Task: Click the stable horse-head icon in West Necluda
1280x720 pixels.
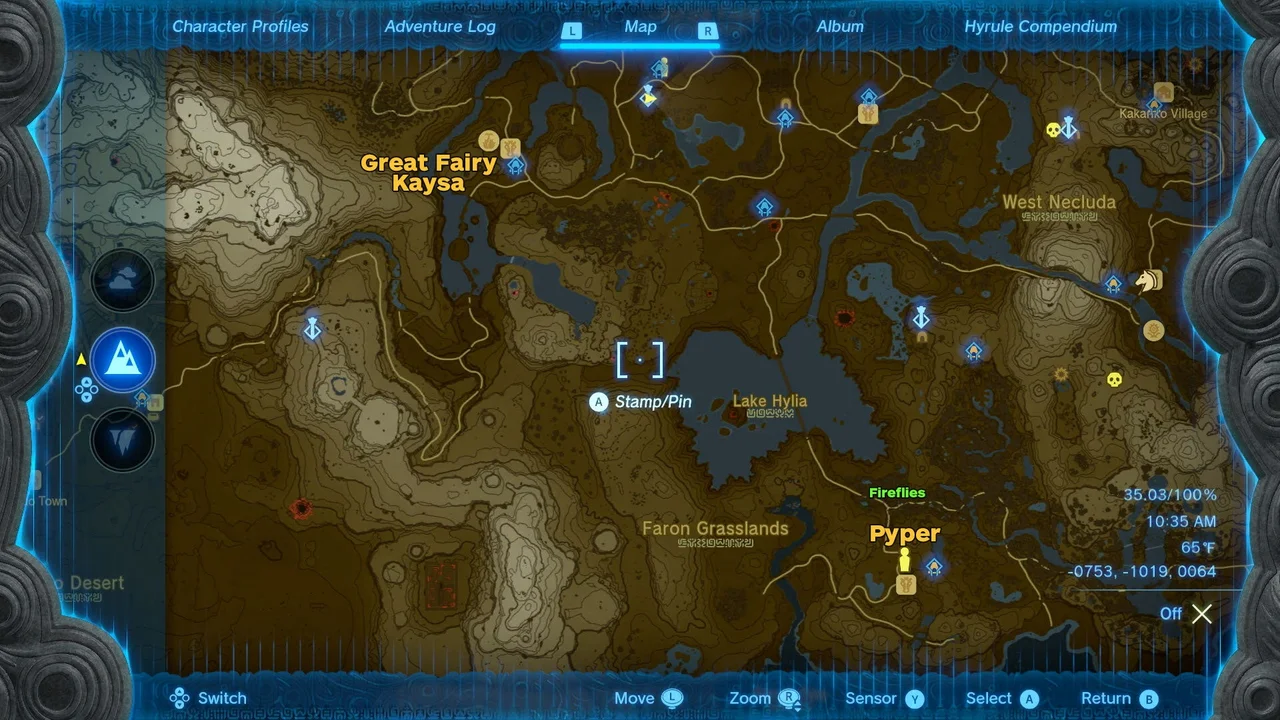Action: click(1148, 282)
